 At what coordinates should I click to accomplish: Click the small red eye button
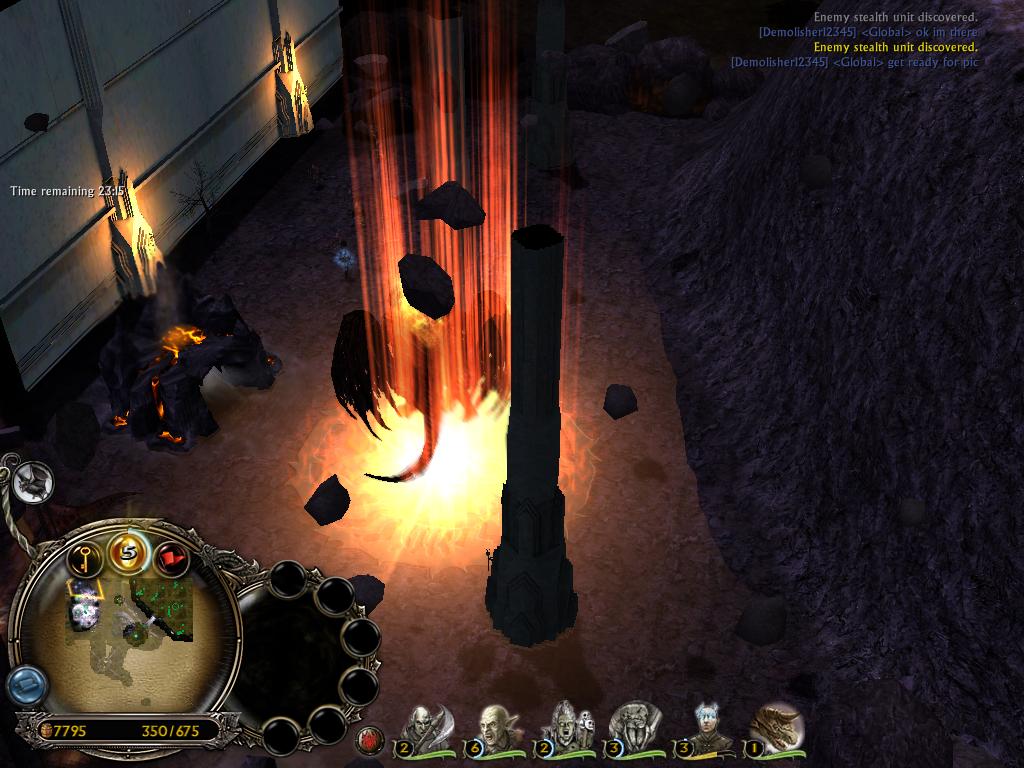tap(369, 741)
